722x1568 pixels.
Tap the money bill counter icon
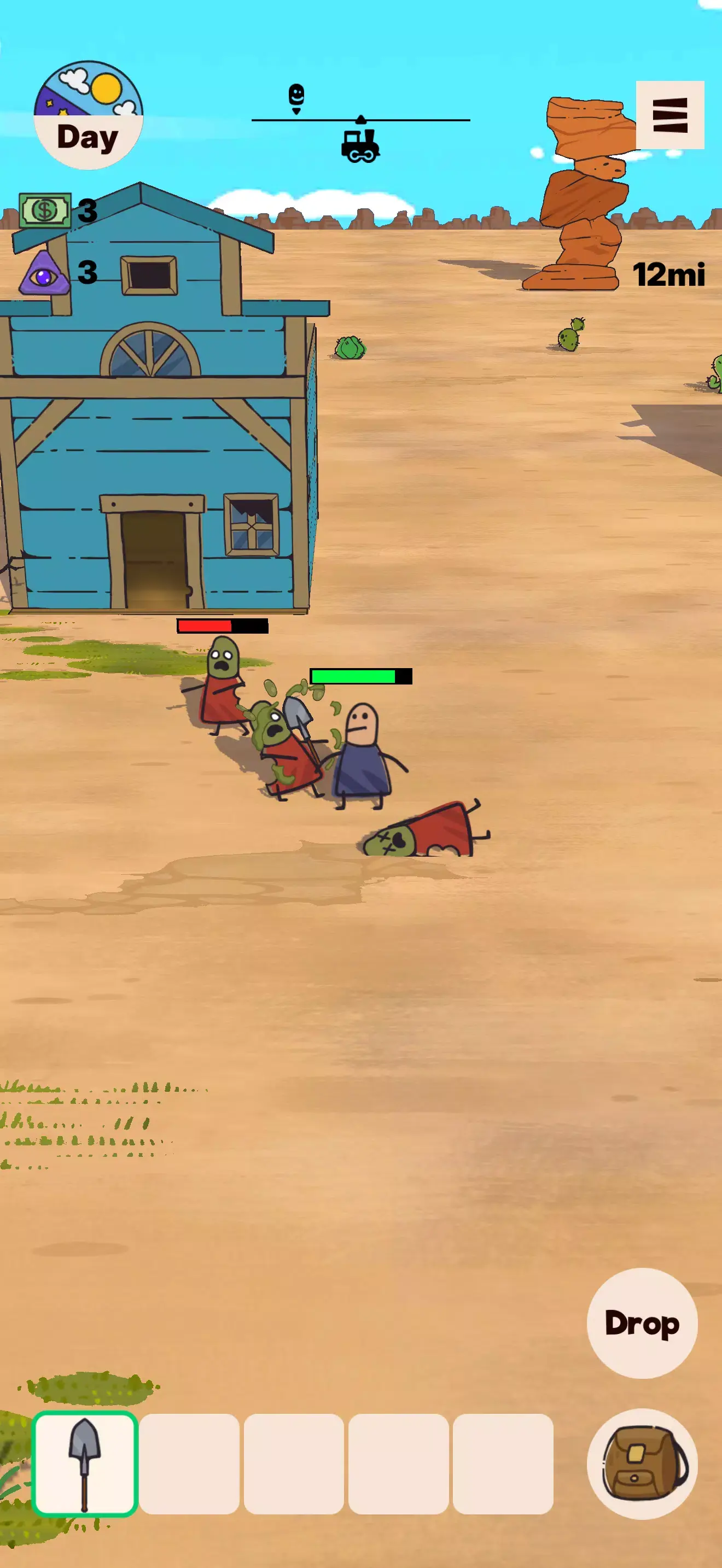pyautogui.click(x=44, y=210)
